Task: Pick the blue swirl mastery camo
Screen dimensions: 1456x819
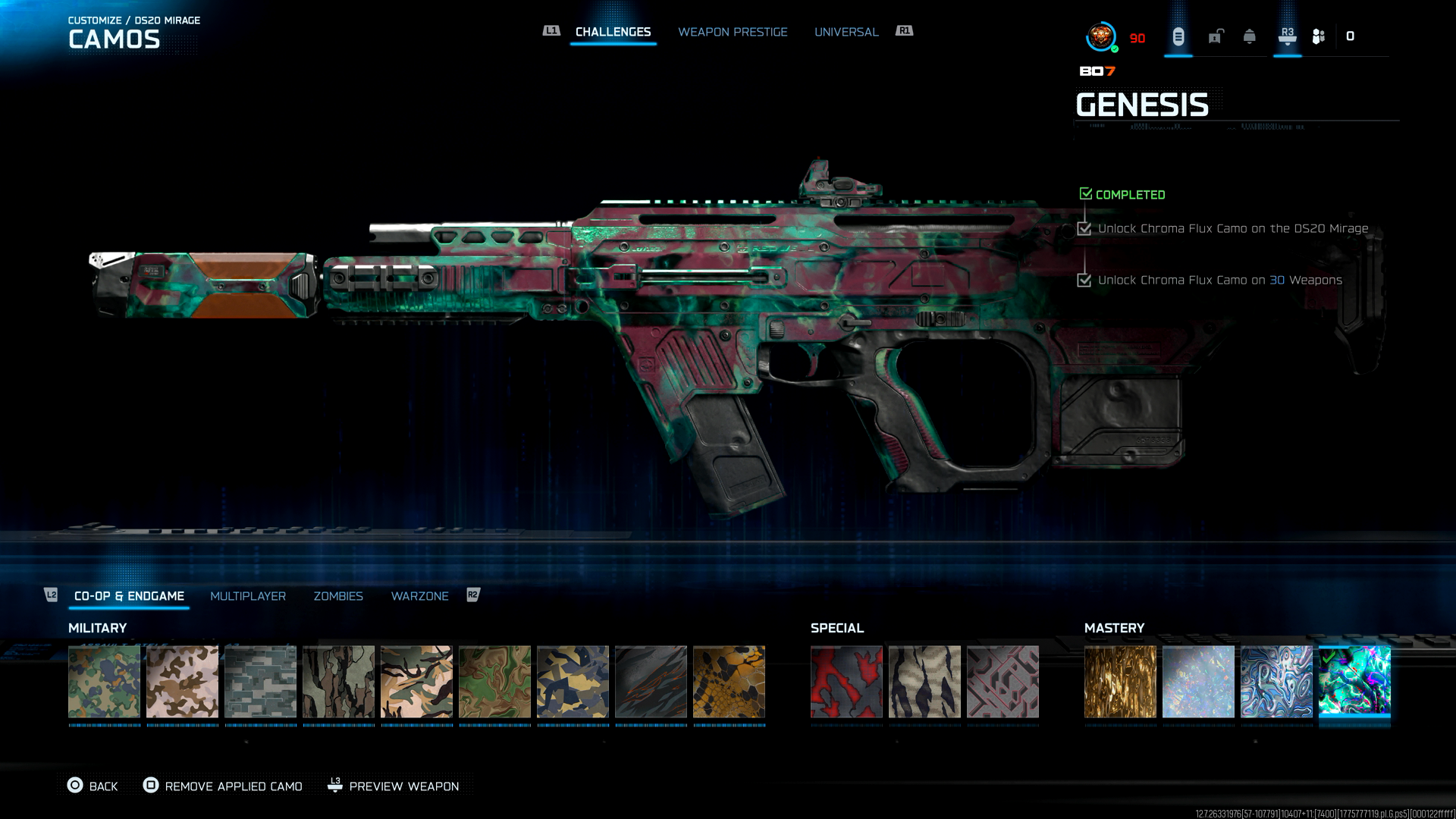Action: 1276,682
